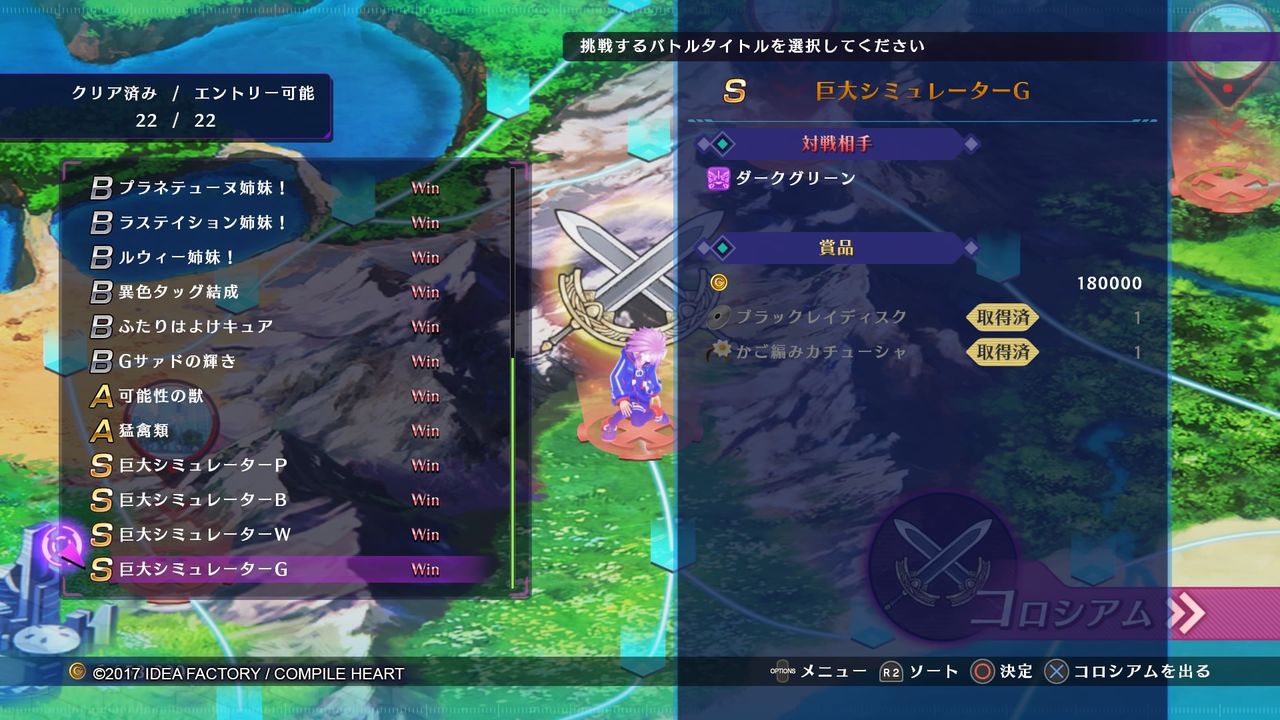Click the disc icon beside ブラックレイディスク
The width and height of the screenshot is (1280, 720).
[x=717, y=318]
